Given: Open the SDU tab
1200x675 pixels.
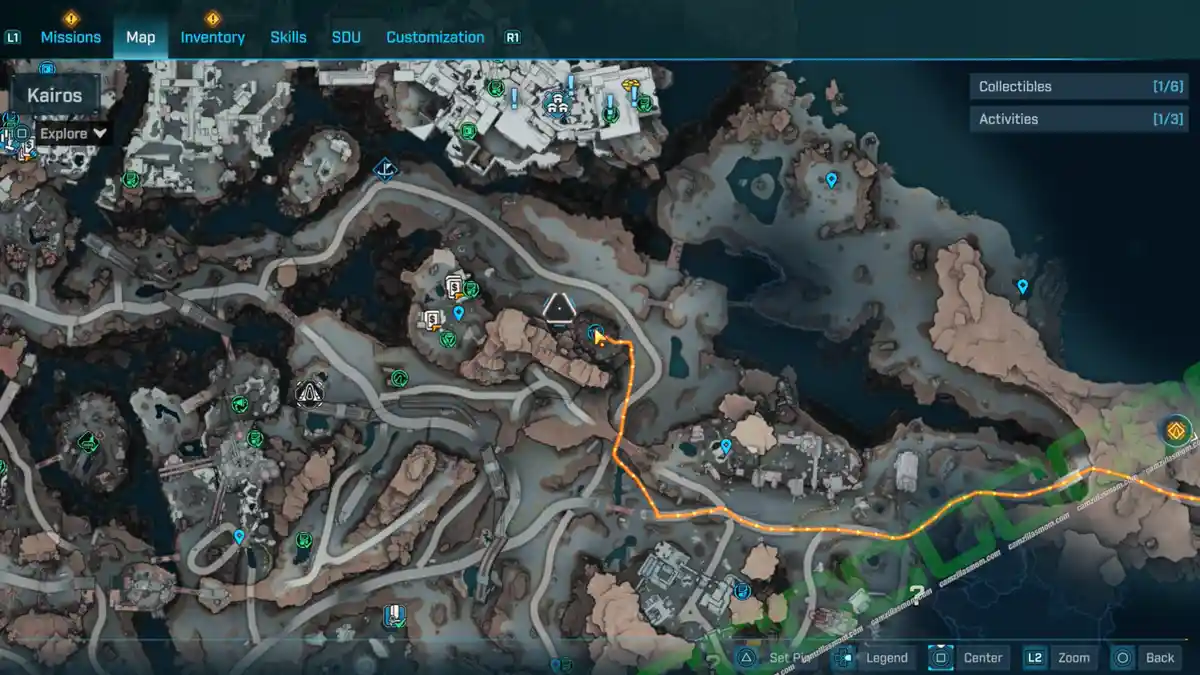Looking at the screenshot, I should click(x=346, y=37).
